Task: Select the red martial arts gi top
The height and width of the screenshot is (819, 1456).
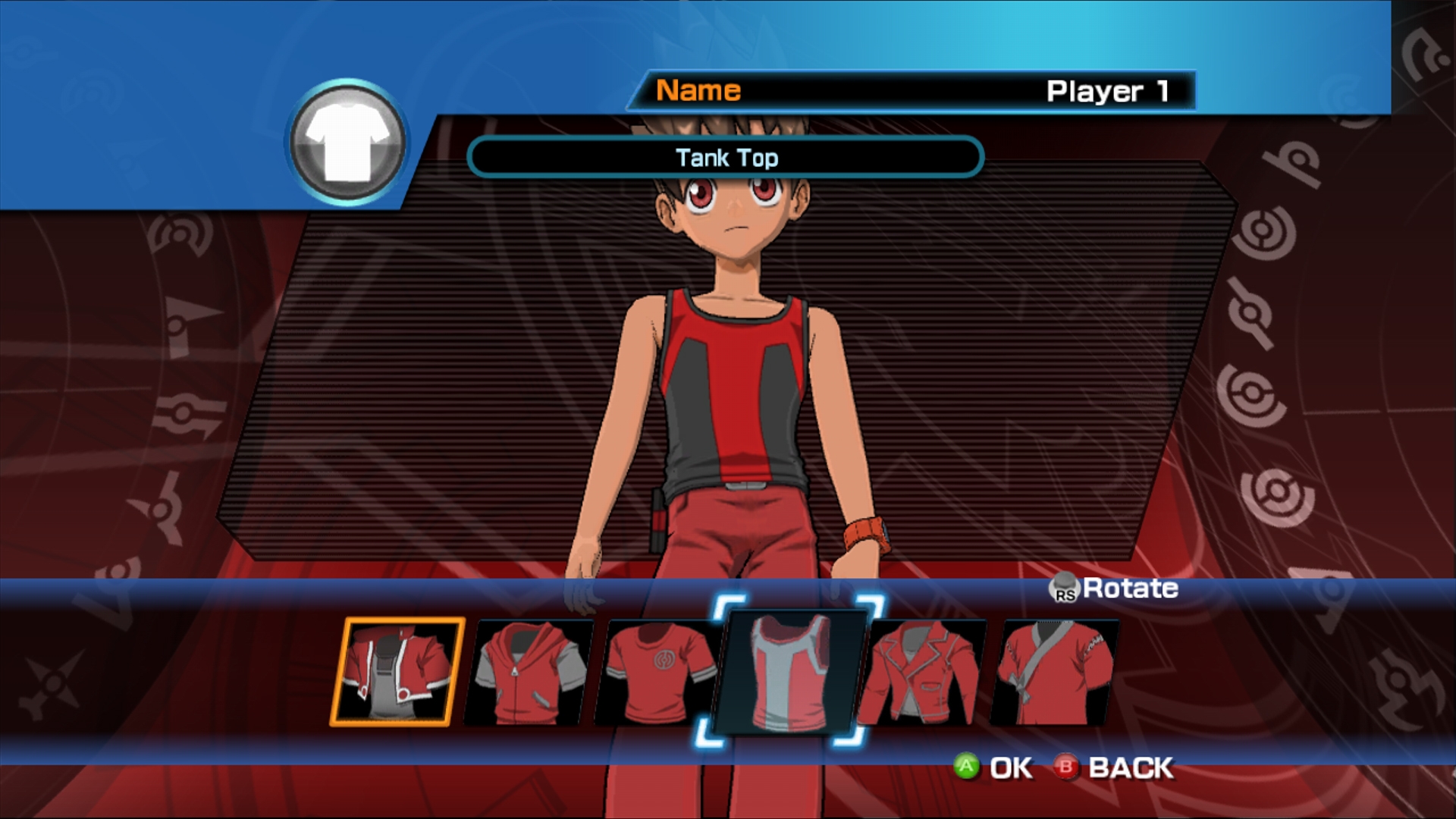Action: point(1056,673)
